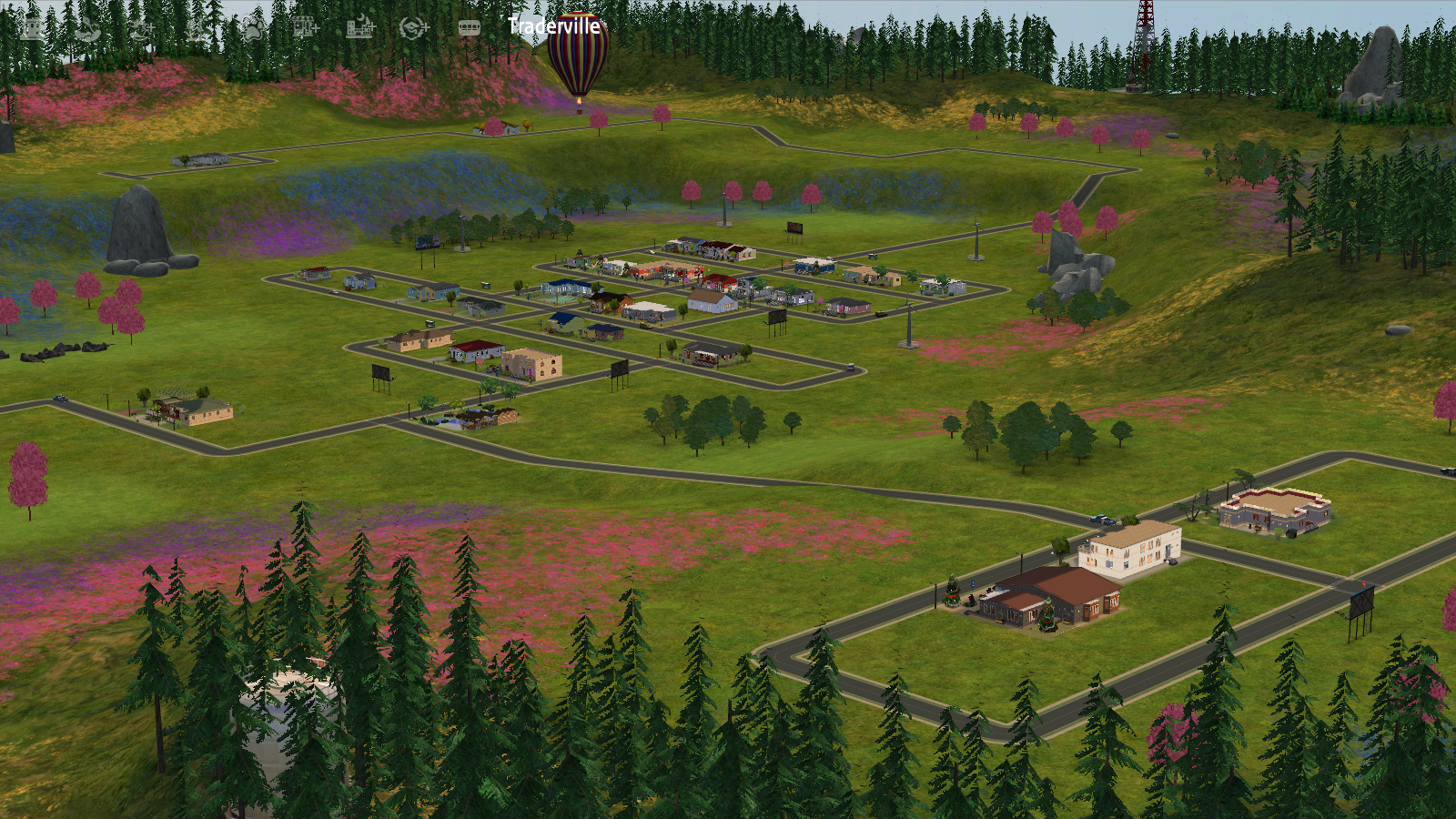Add a downtown with the city-and-moon icon
The height and width of the screenshot is (819, 1456).
(x=360, y=27)
